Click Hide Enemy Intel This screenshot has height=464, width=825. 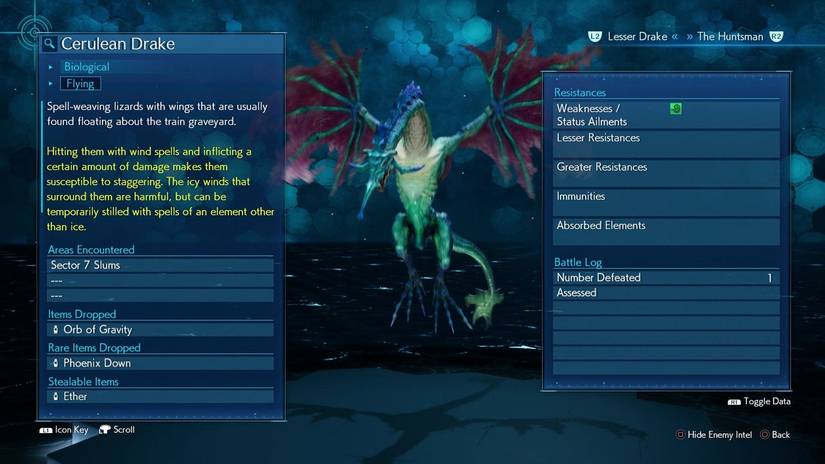pos(714,435)
